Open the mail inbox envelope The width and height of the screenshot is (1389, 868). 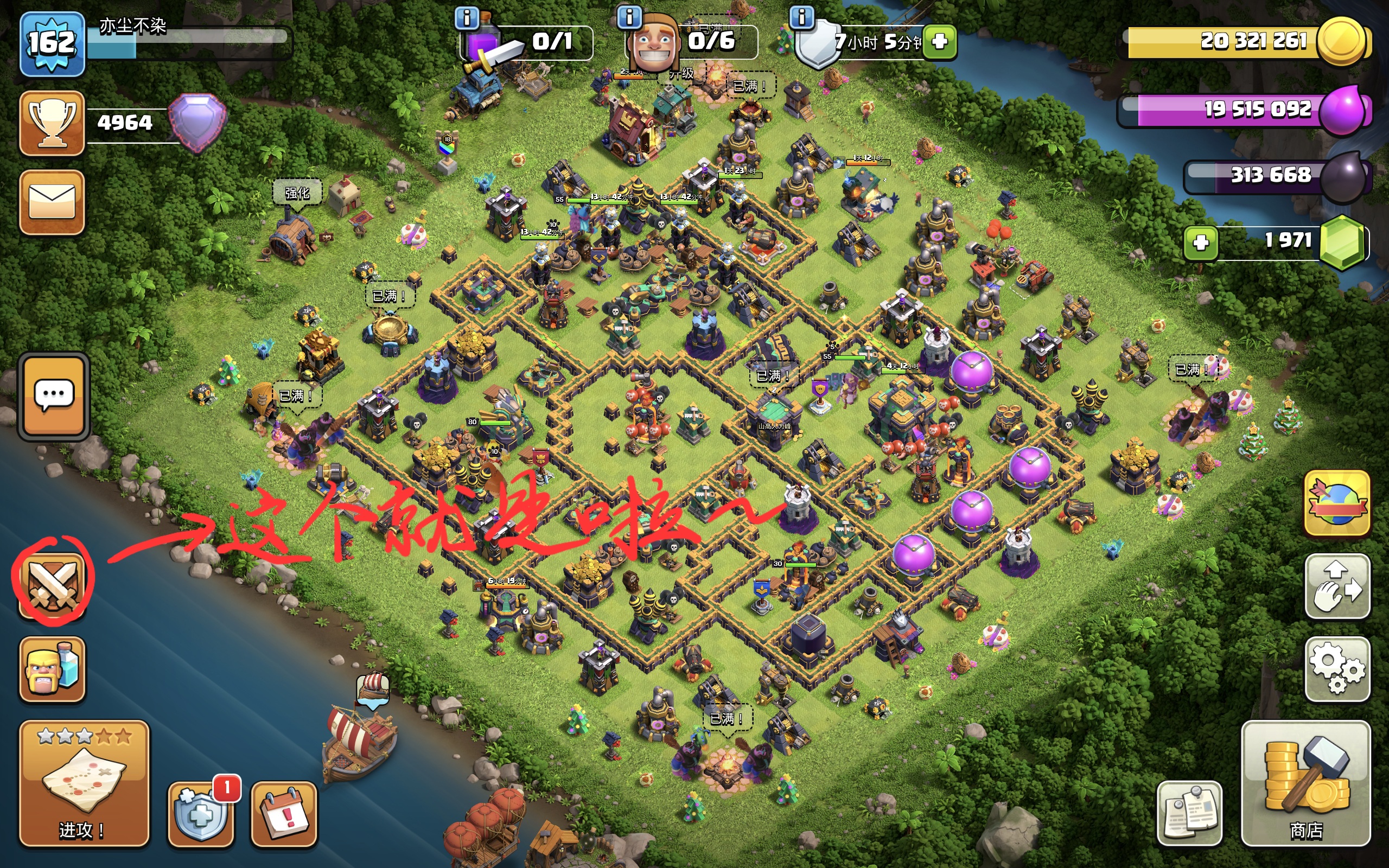(52, 202)
